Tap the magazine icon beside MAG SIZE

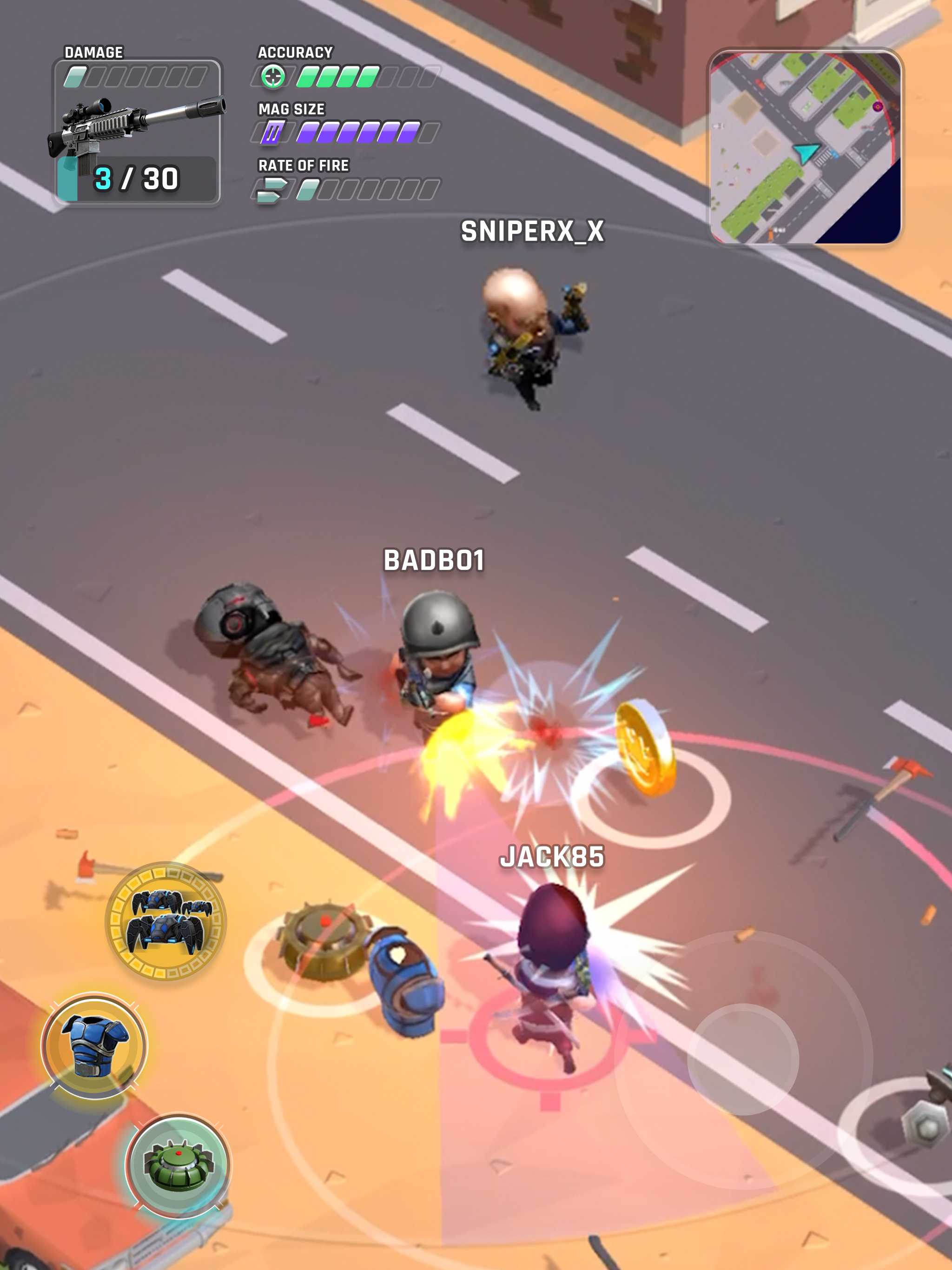coord(273,132)
